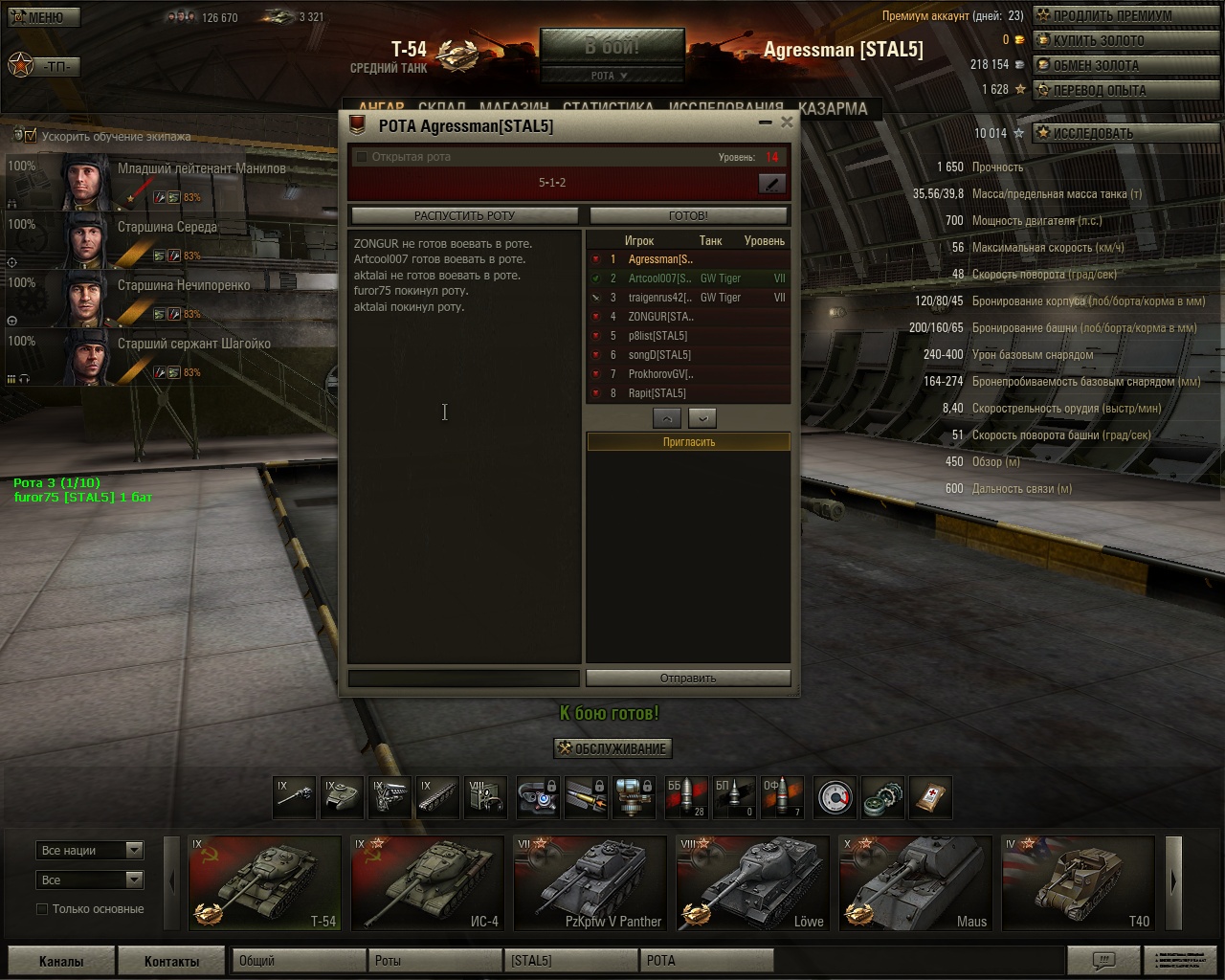This screenshot has width=1225, height=980.
Task: Send chat message with Отправить
Action: tap(688, 678)
